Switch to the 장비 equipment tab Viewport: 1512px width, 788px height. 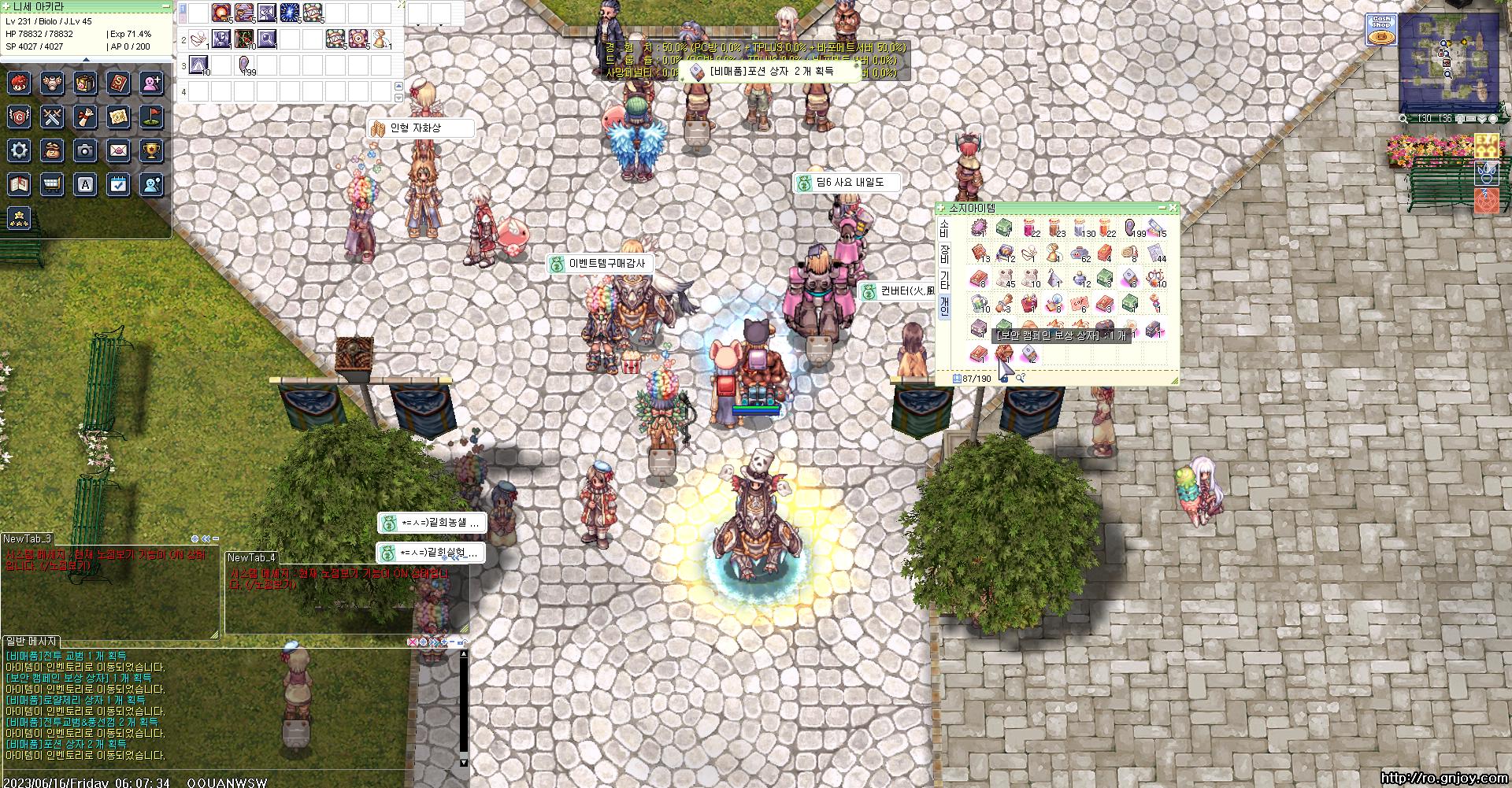pyautogui.click(x=944, y=253)
